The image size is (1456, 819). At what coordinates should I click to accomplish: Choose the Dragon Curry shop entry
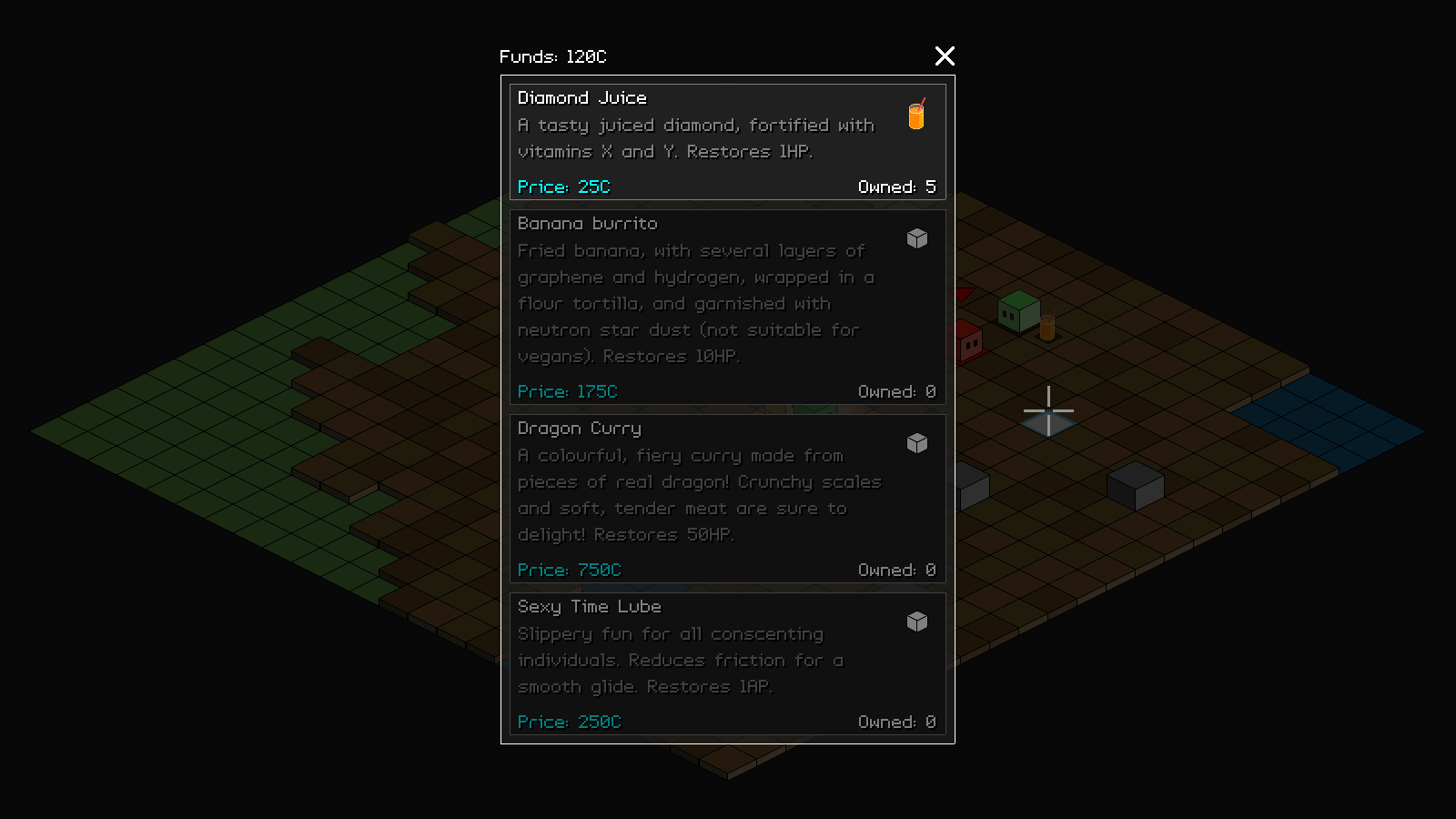coord(727,499)
